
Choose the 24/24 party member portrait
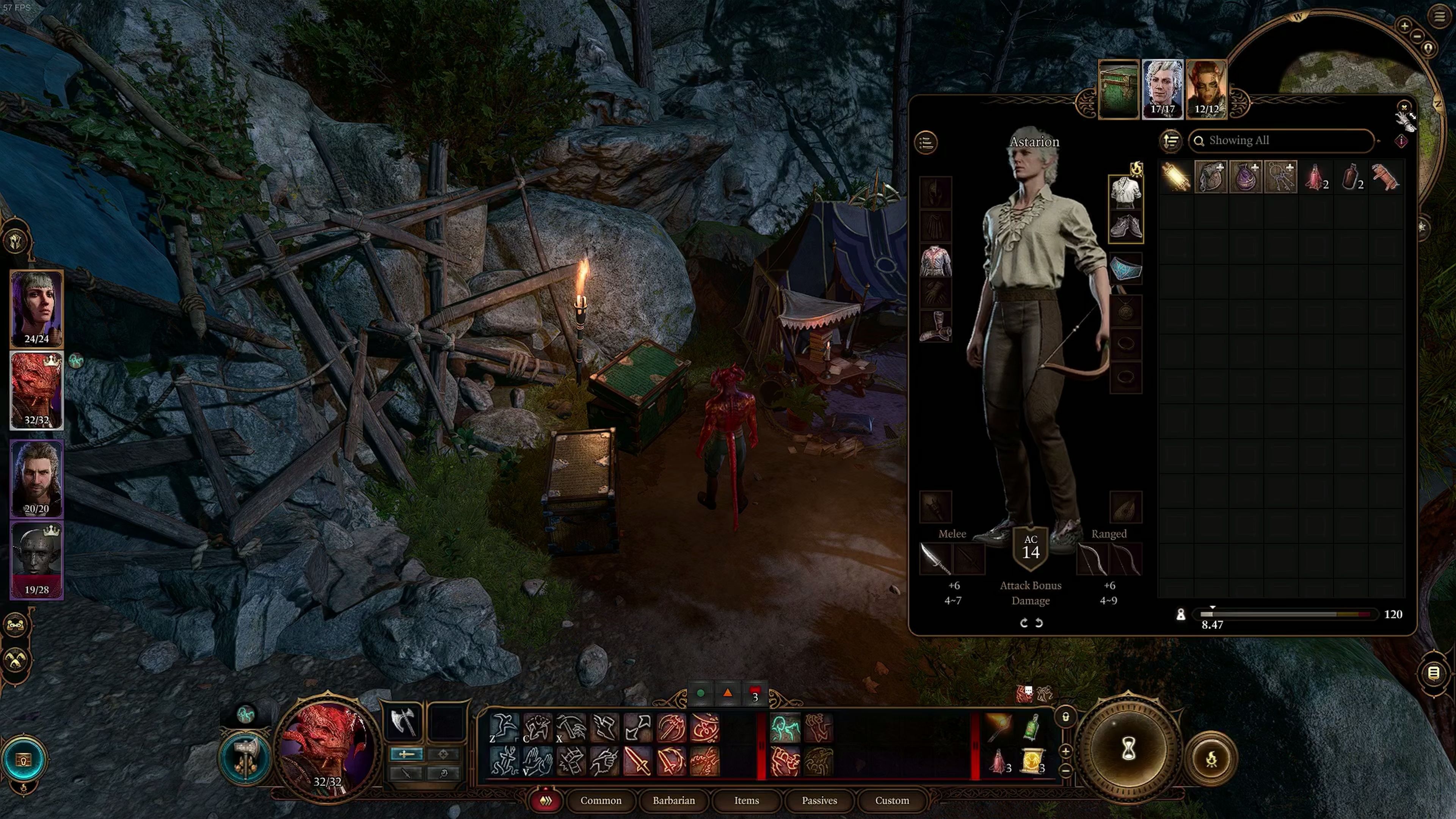point(37,309)
